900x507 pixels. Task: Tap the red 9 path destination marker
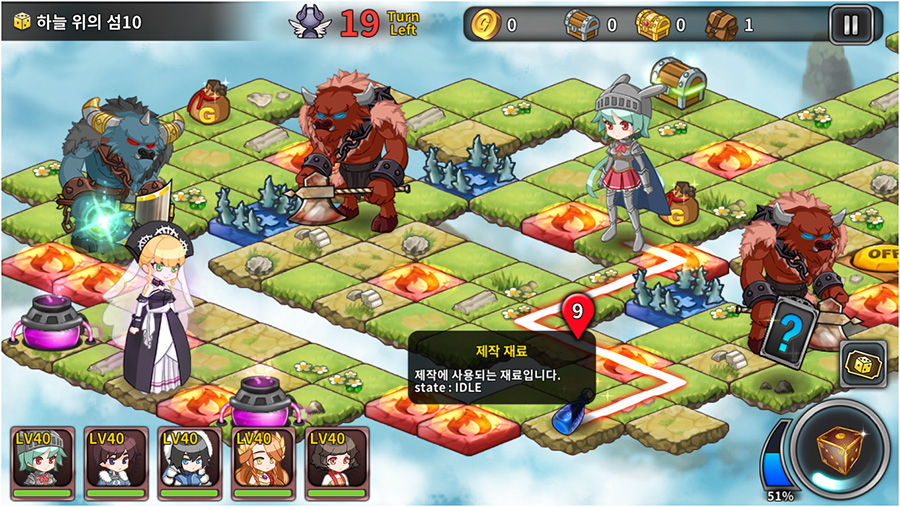click(x=576, y=314)
